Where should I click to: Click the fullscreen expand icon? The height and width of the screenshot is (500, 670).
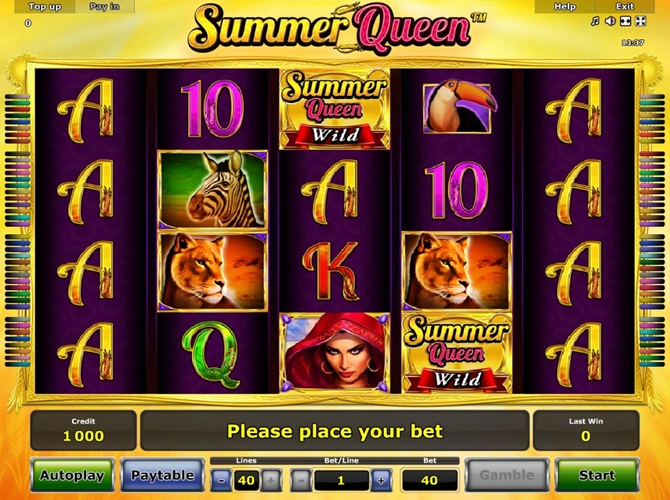[640, 21]
